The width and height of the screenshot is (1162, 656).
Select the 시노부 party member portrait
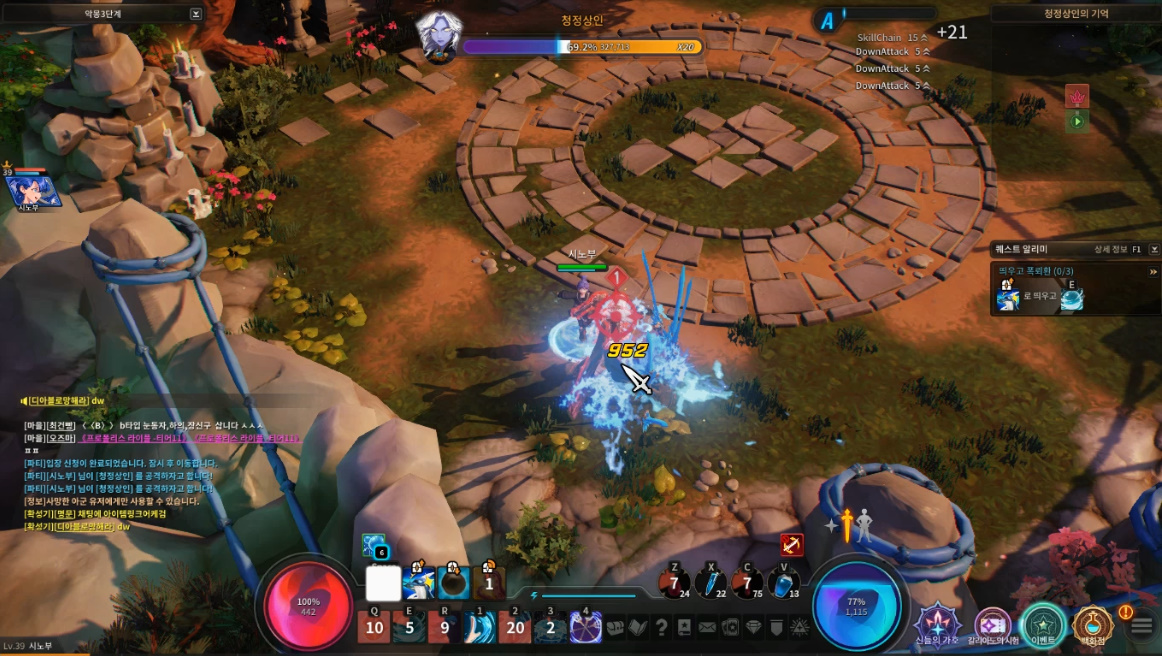click(x=33, y=190)
